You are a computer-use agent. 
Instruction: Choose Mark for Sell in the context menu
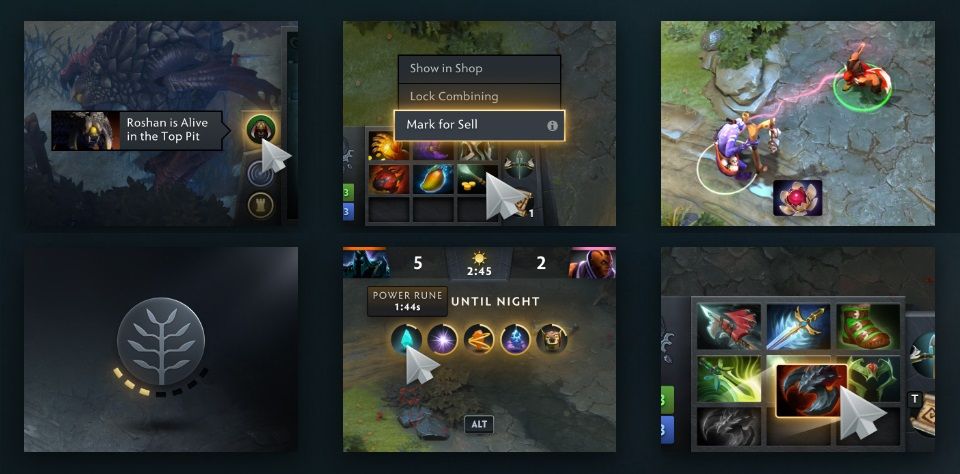coord(470,126)
